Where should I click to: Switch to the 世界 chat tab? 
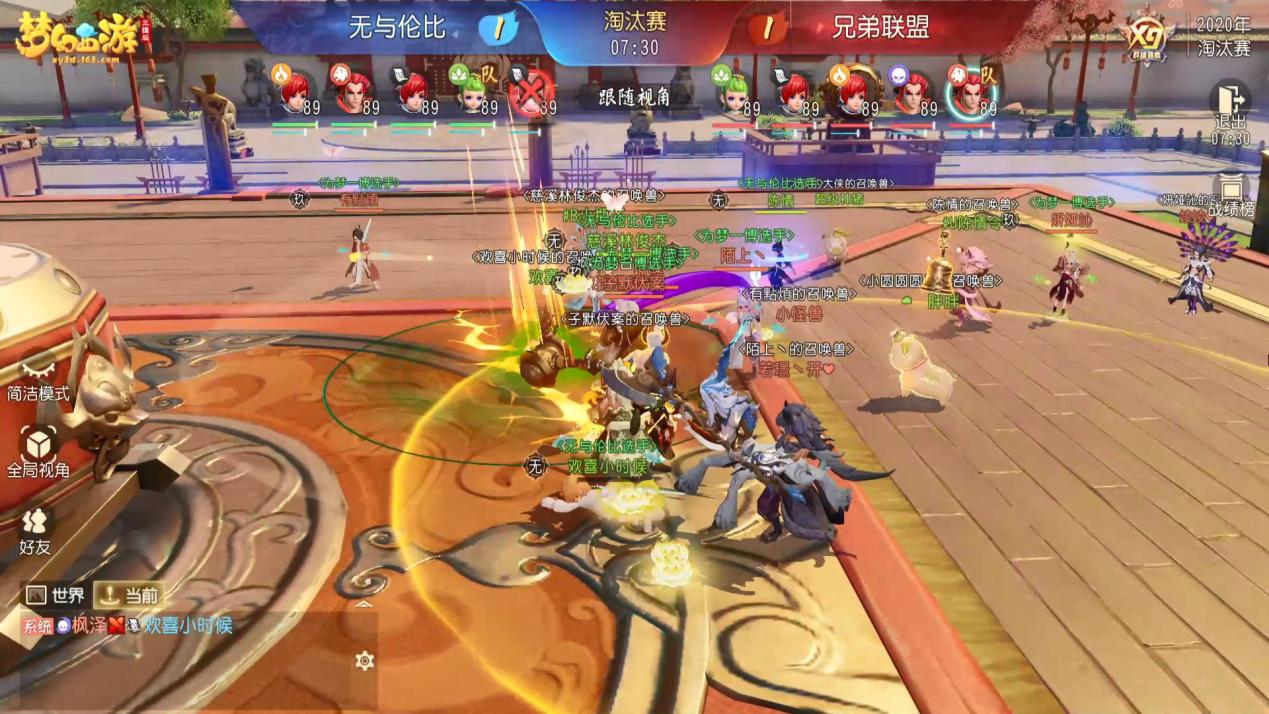55,595
